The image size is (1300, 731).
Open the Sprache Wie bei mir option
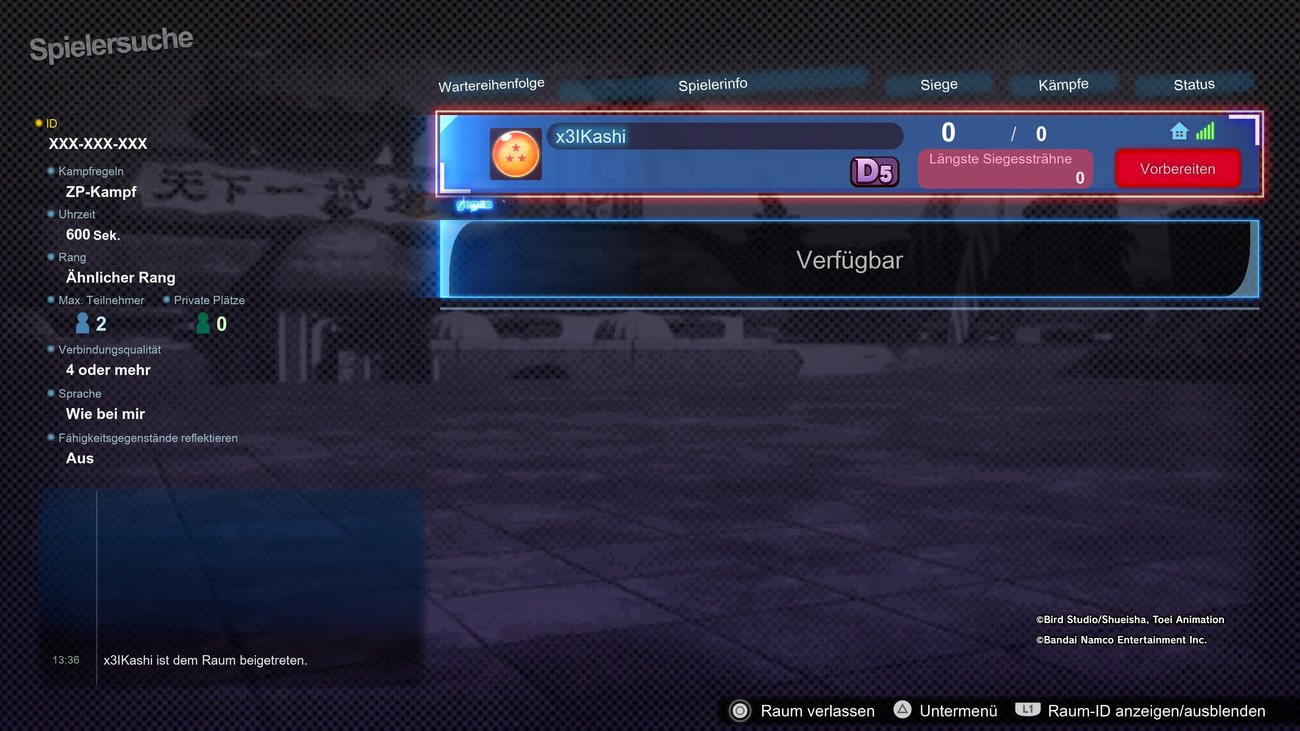coord(104,413)
